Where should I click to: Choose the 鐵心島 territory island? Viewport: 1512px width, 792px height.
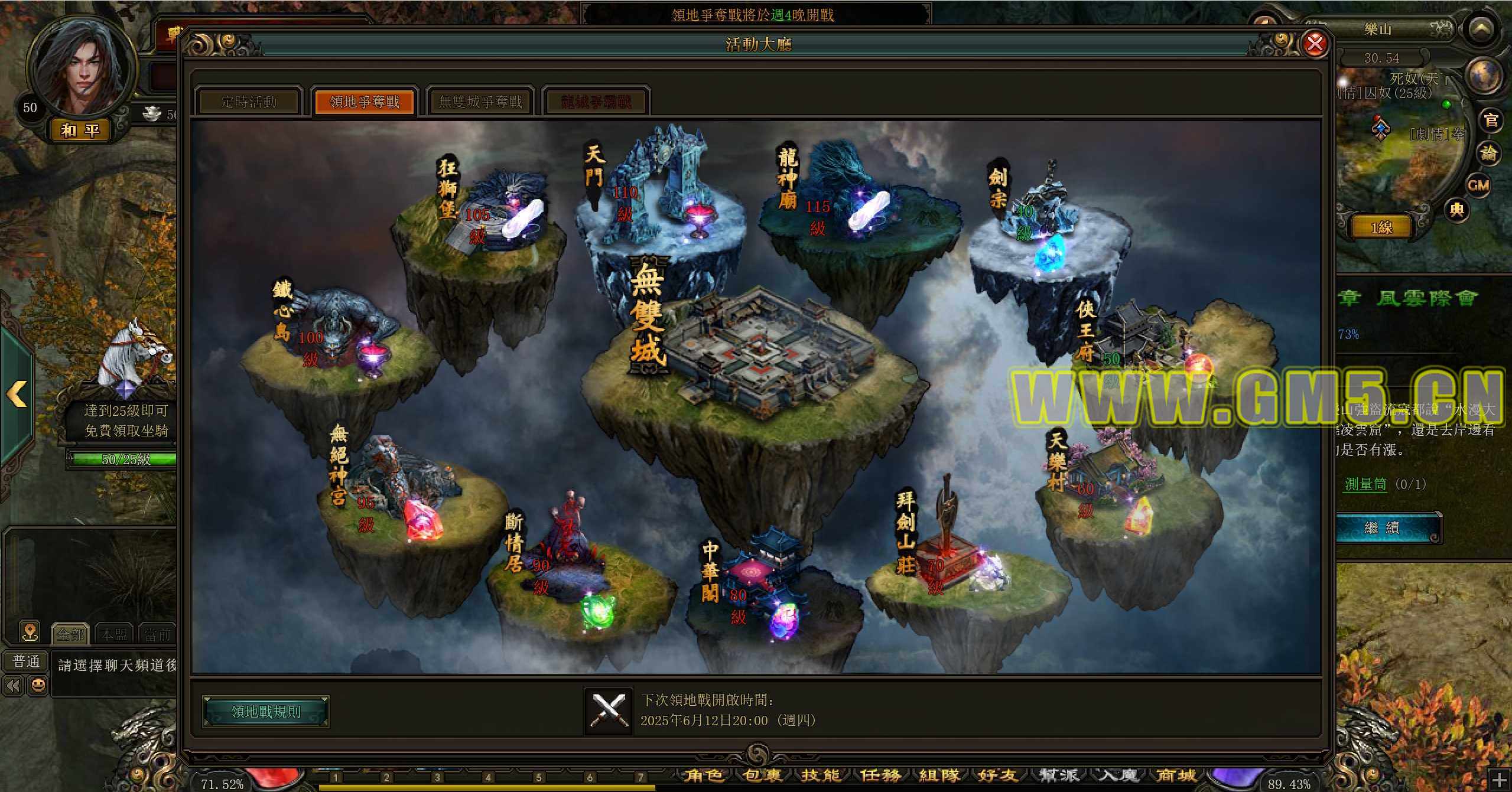point(337,337)
